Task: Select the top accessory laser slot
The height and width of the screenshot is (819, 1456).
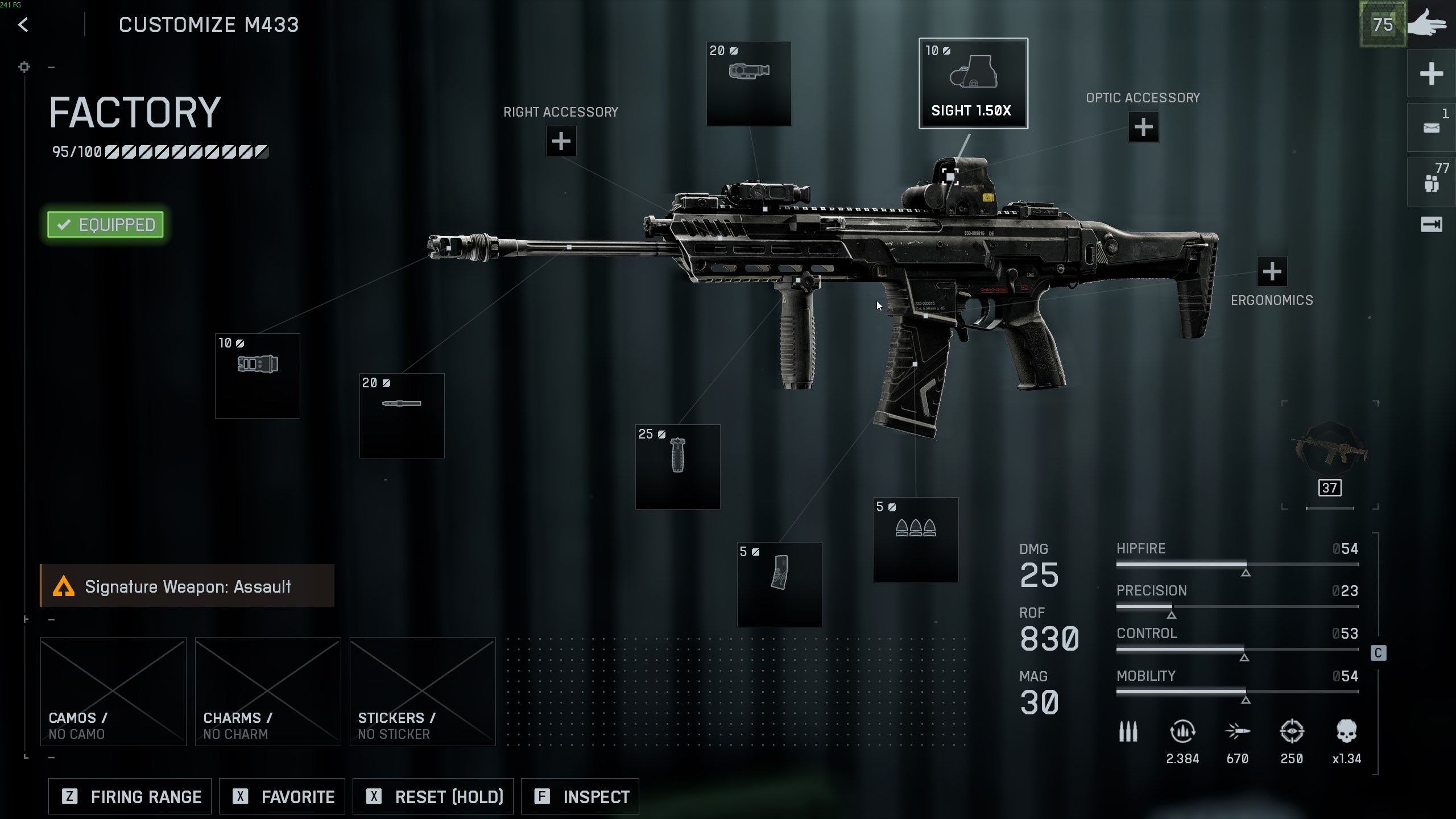Action: pyautogui.click(x=748, y=83)
